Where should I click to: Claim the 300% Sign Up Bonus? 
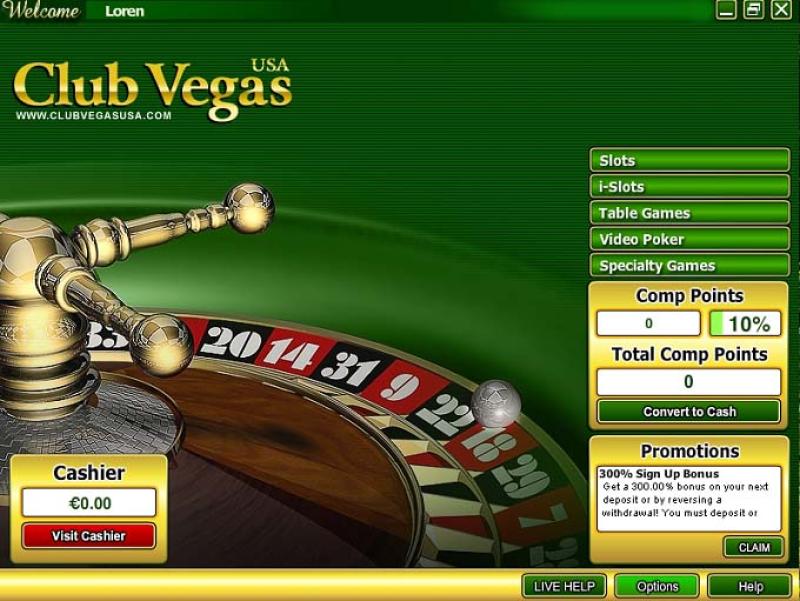coord(753,547)
